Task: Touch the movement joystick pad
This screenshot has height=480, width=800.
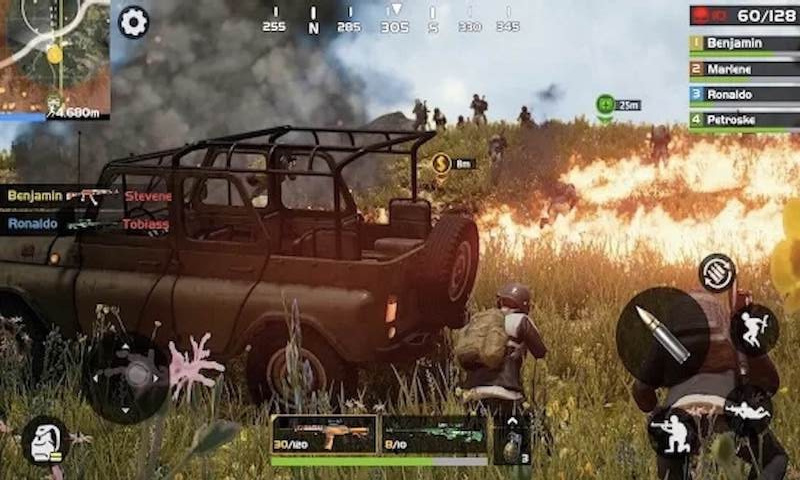Action: pyautogui.click(x=126, y=377)
